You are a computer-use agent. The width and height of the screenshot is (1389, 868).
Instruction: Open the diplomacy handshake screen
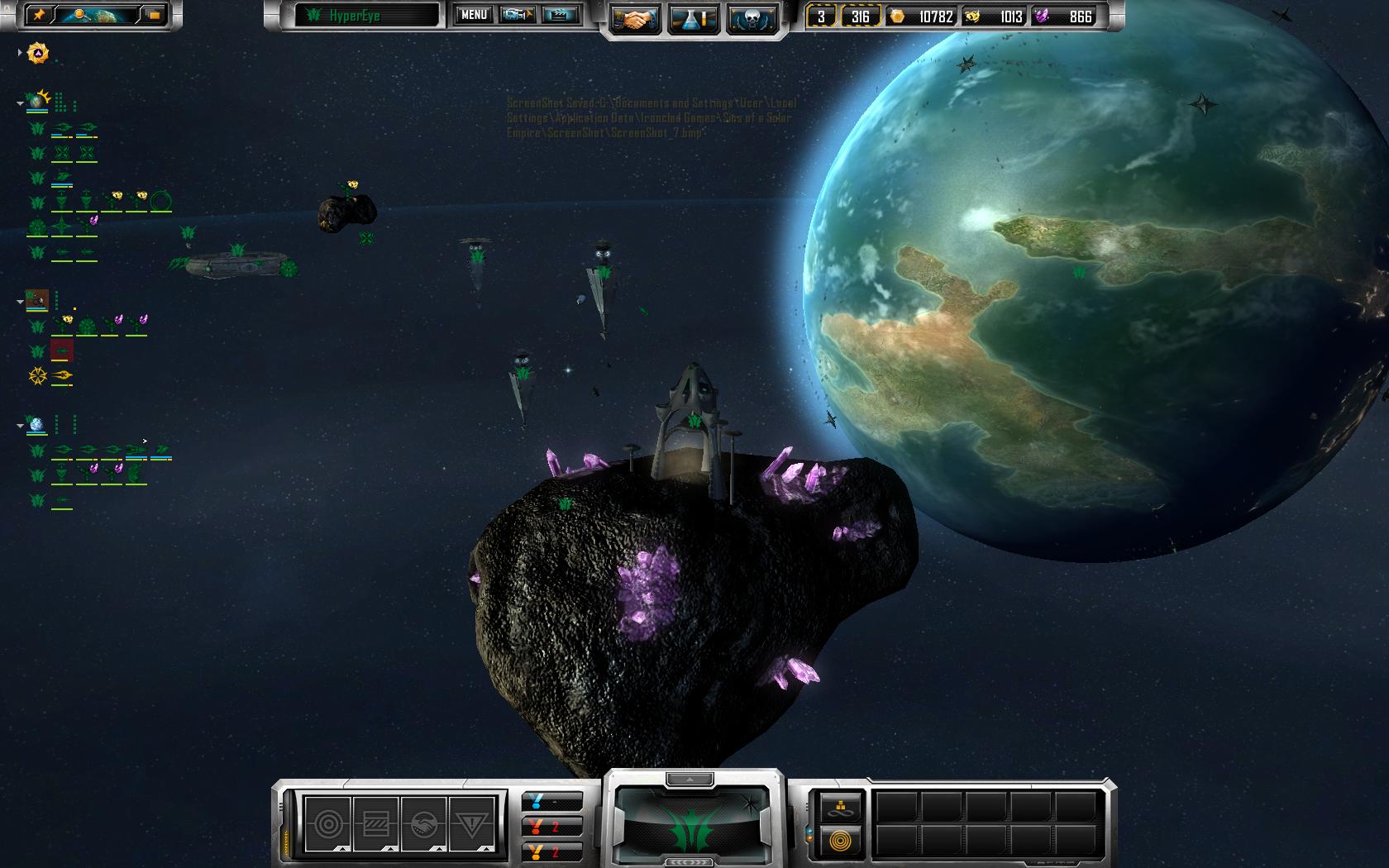(635, 18)
